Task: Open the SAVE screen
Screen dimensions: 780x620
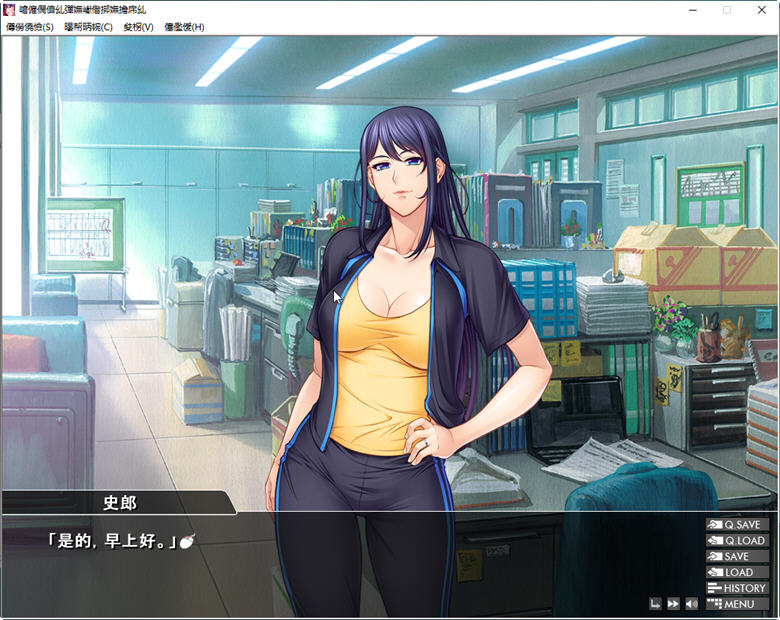Action: click(x=737, y=556)
